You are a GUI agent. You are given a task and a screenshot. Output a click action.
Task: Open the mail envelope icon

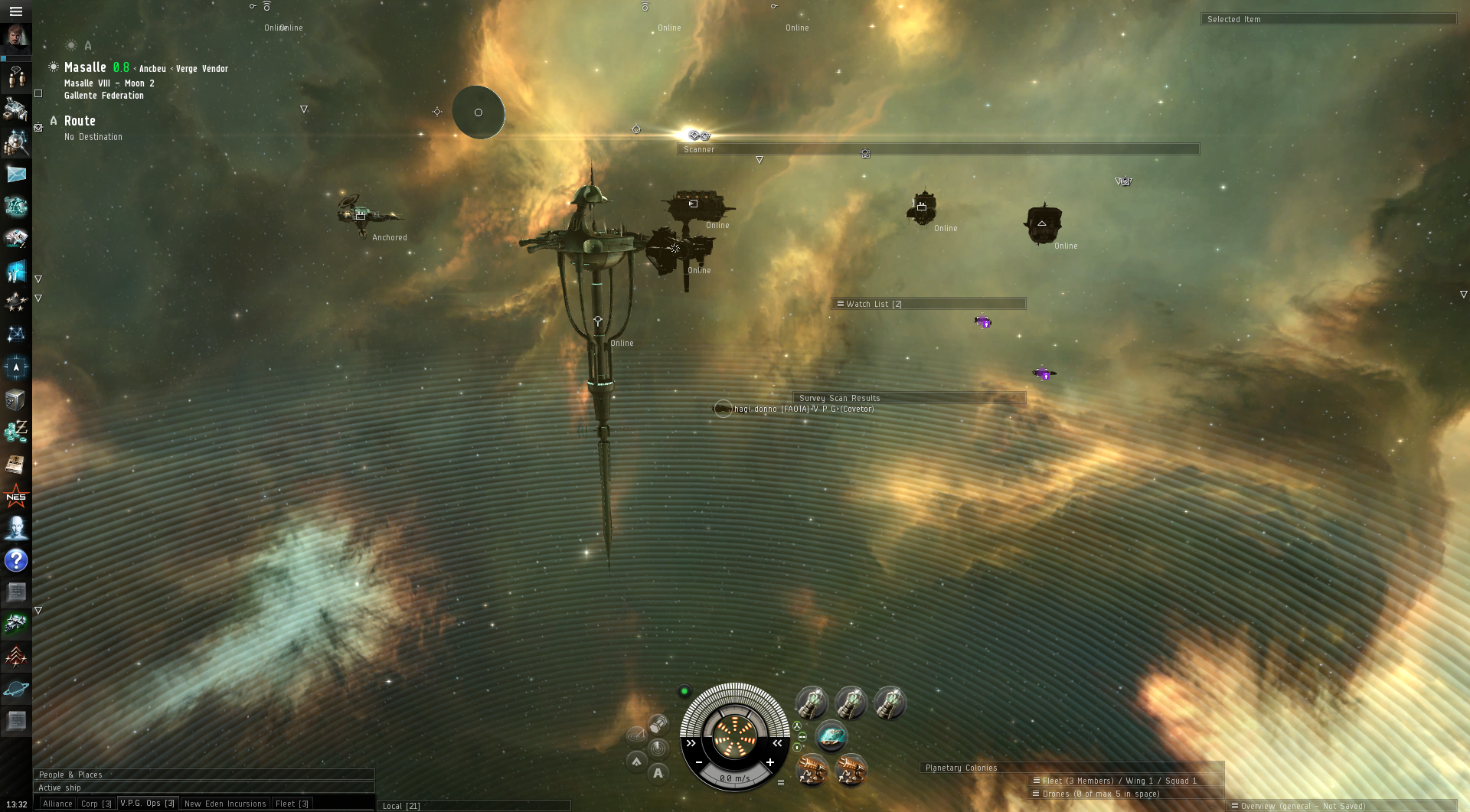(x=16, y=174)
